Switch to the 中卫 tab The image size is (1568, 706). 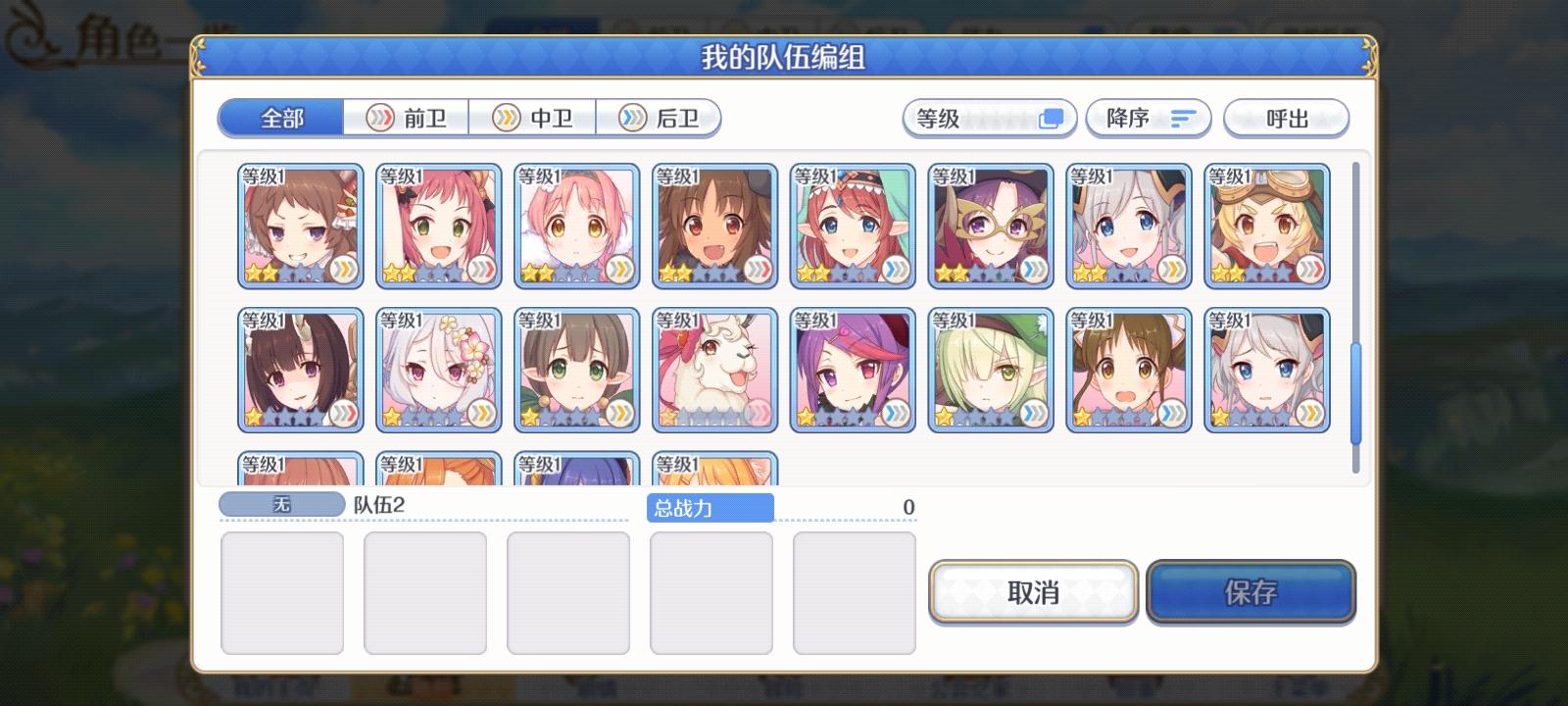pos(534,118)
